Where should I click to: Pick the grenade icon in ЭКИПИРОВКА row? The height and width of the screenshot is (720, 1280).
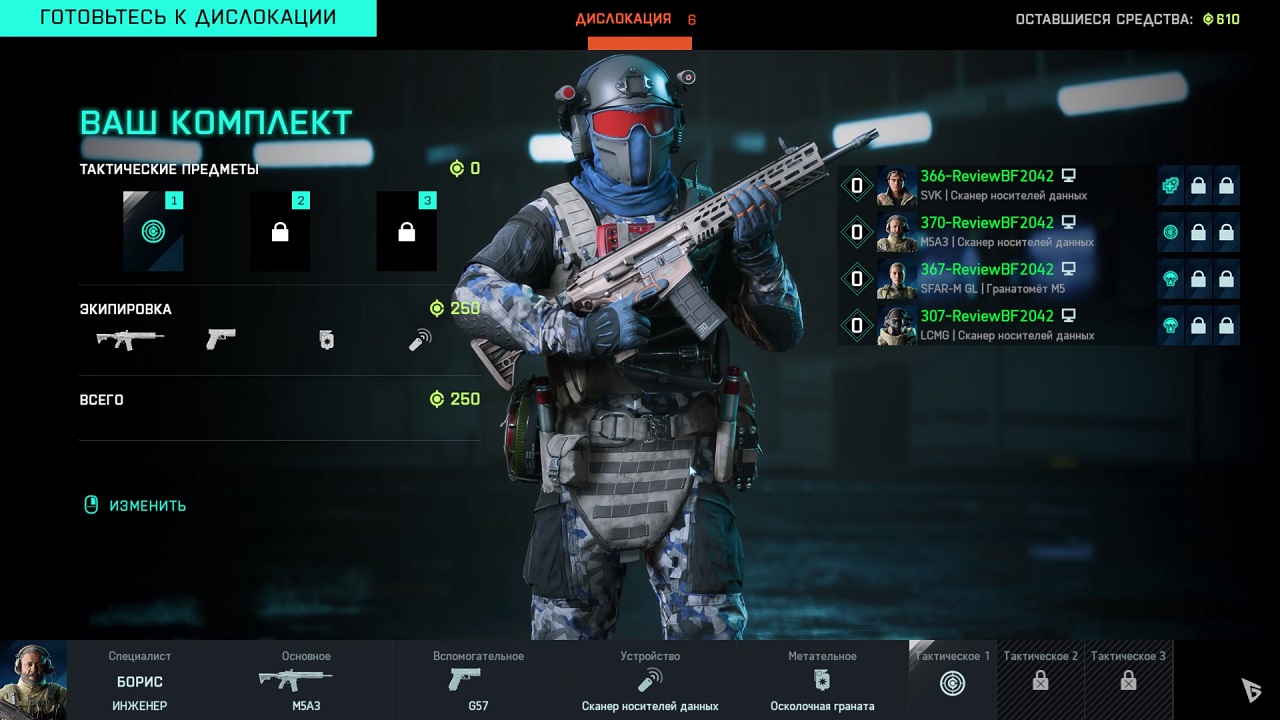pyautogui.click(x=326, y=341)
